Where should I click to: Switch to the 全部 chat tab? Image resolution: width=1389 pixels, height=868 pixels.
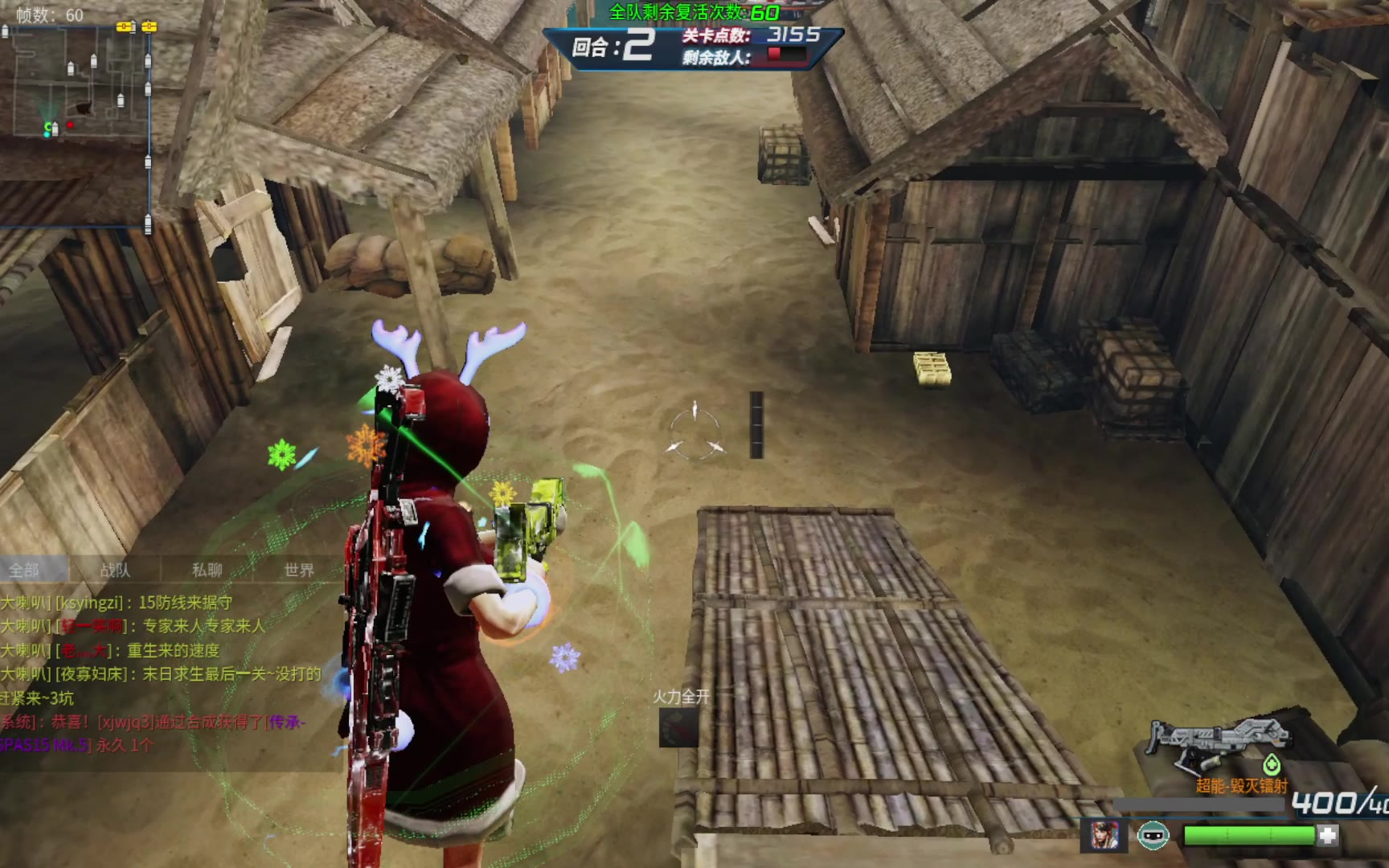coord(24,570)
